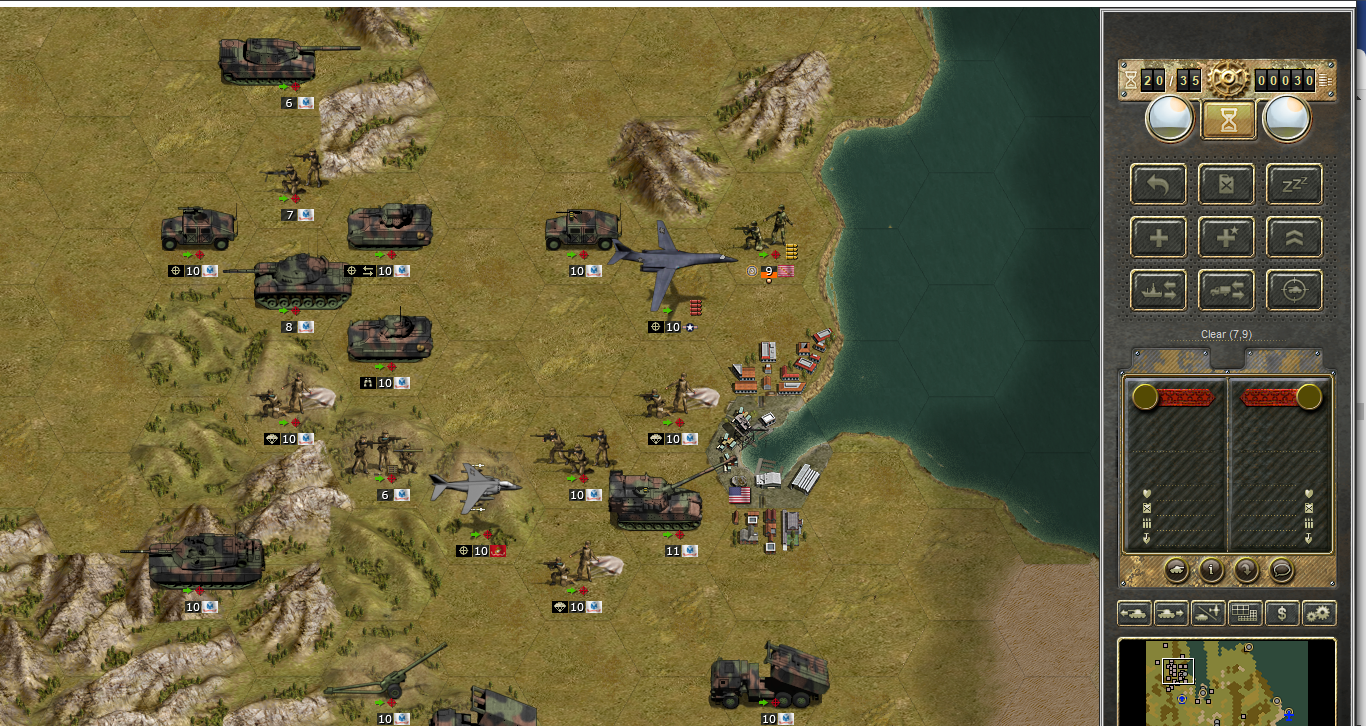Activate the tank crosshair target button

(x=1294, y=290)
